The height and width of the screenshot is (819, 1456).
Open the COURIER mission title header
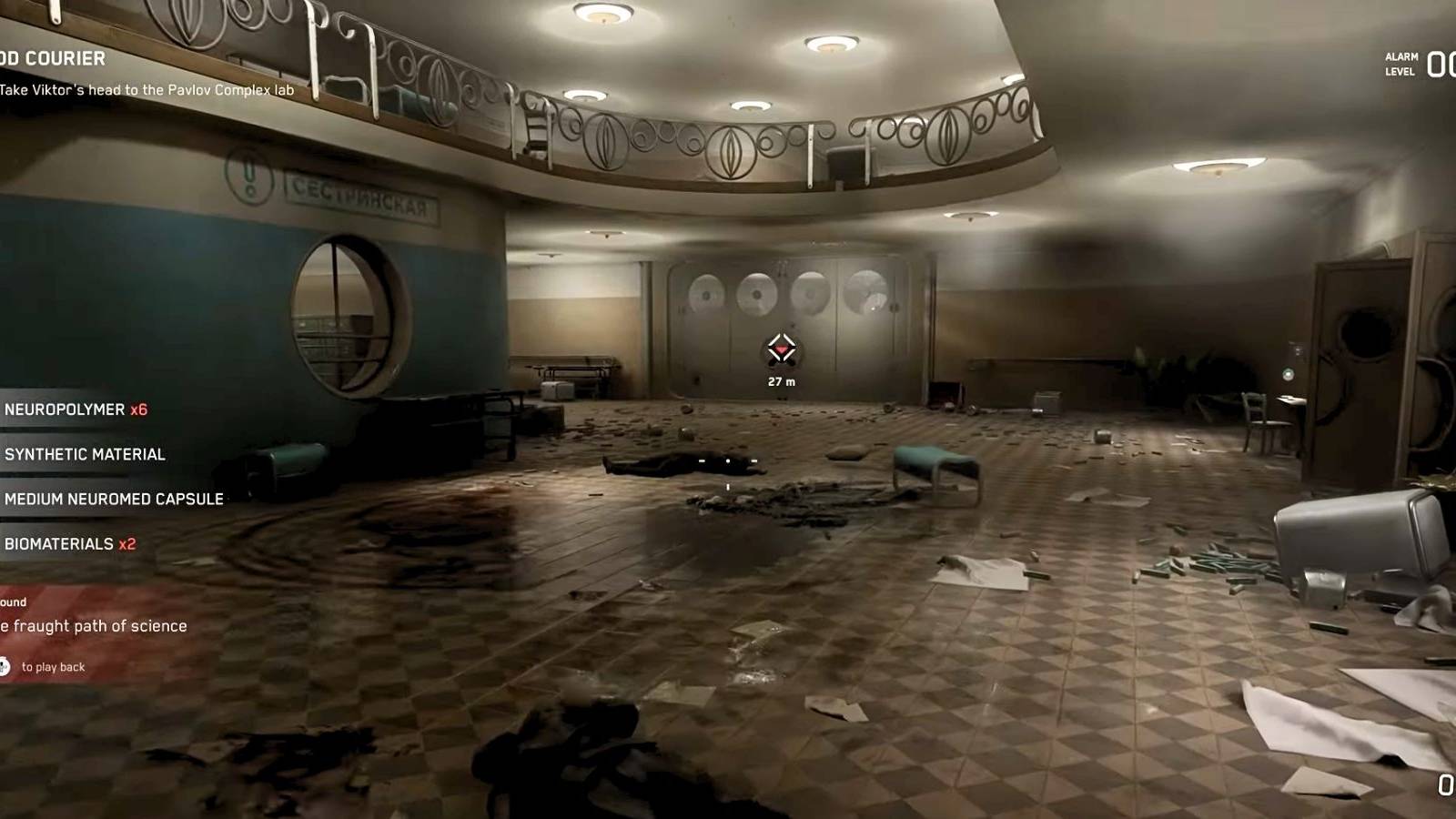pyautogui.click(x=55, y=59)
